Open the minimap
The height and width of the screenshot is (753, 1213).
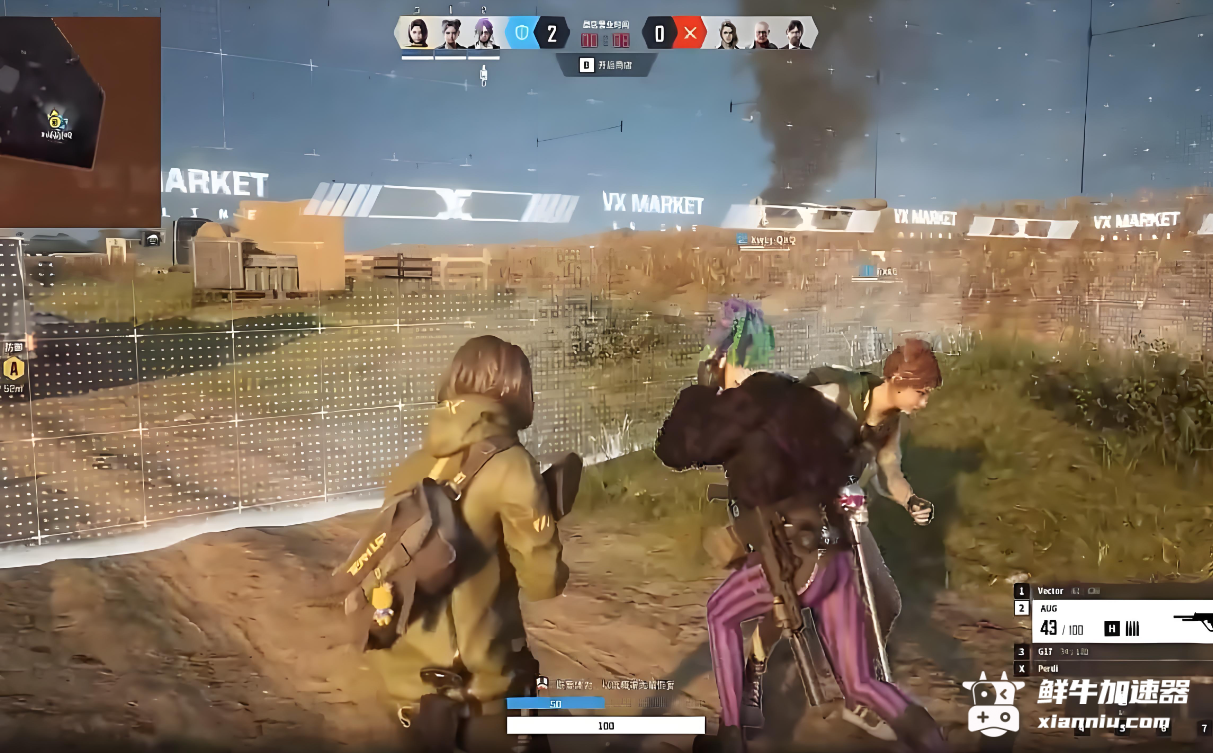click(80, 120)
